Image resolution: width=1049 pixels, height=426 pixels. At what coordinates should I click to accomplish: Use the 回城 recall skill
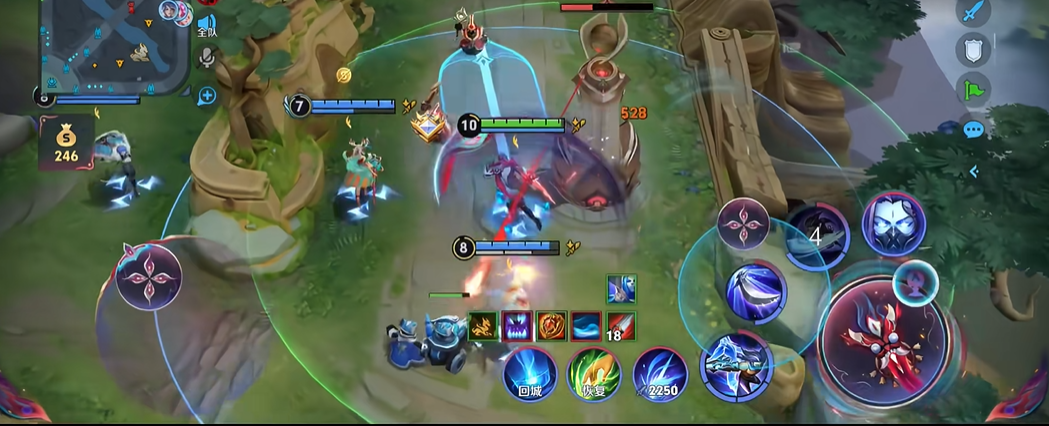pyautogui.click(x=529, y=372)
